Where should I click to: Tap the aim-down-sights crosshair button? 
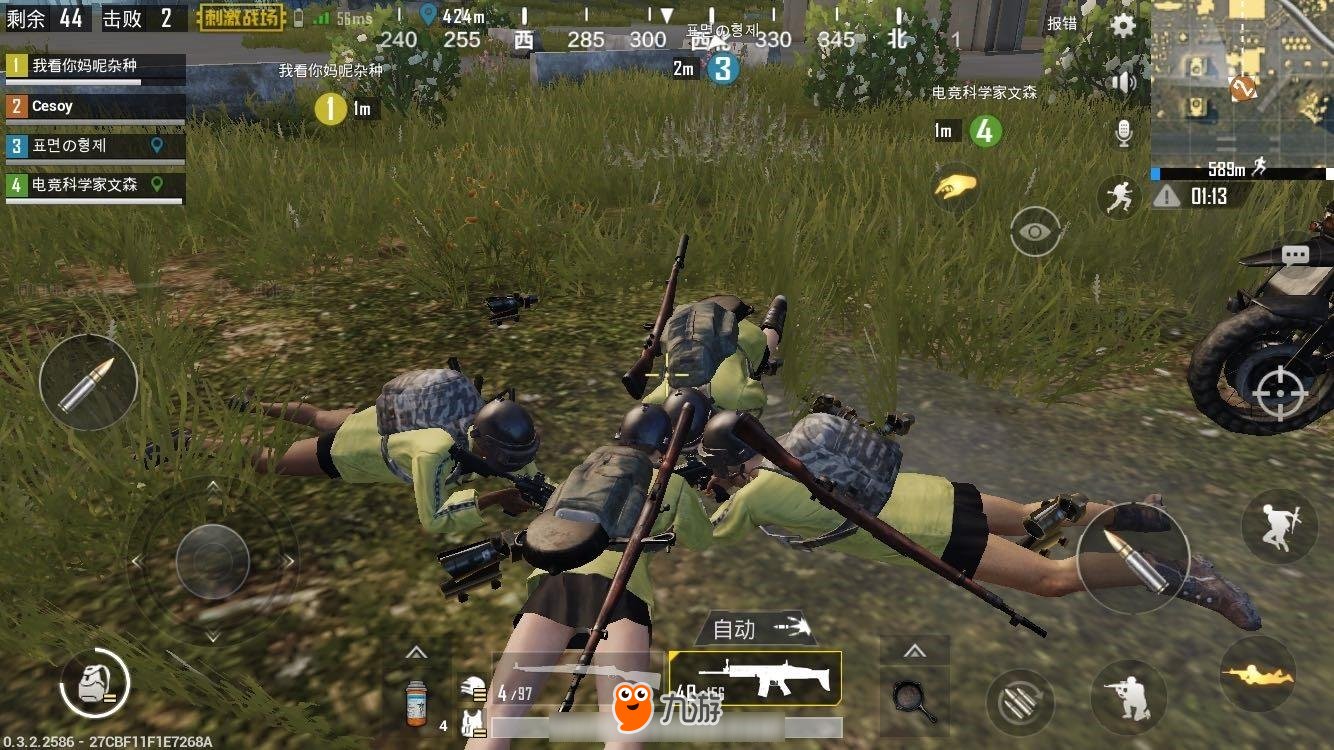(1279, 391)
